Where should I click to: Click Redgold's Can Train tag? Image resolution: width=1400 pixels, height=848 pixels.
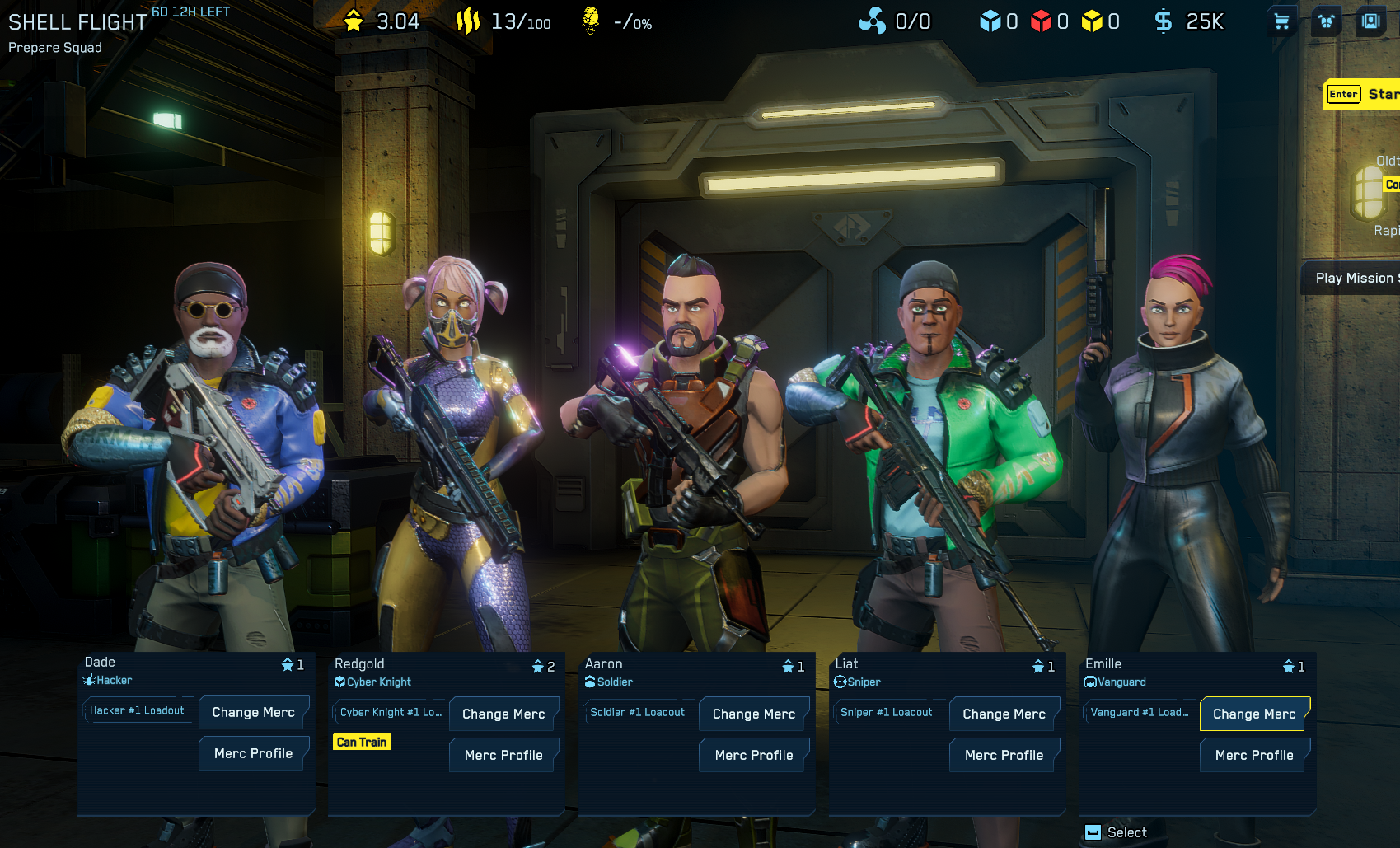362,742
